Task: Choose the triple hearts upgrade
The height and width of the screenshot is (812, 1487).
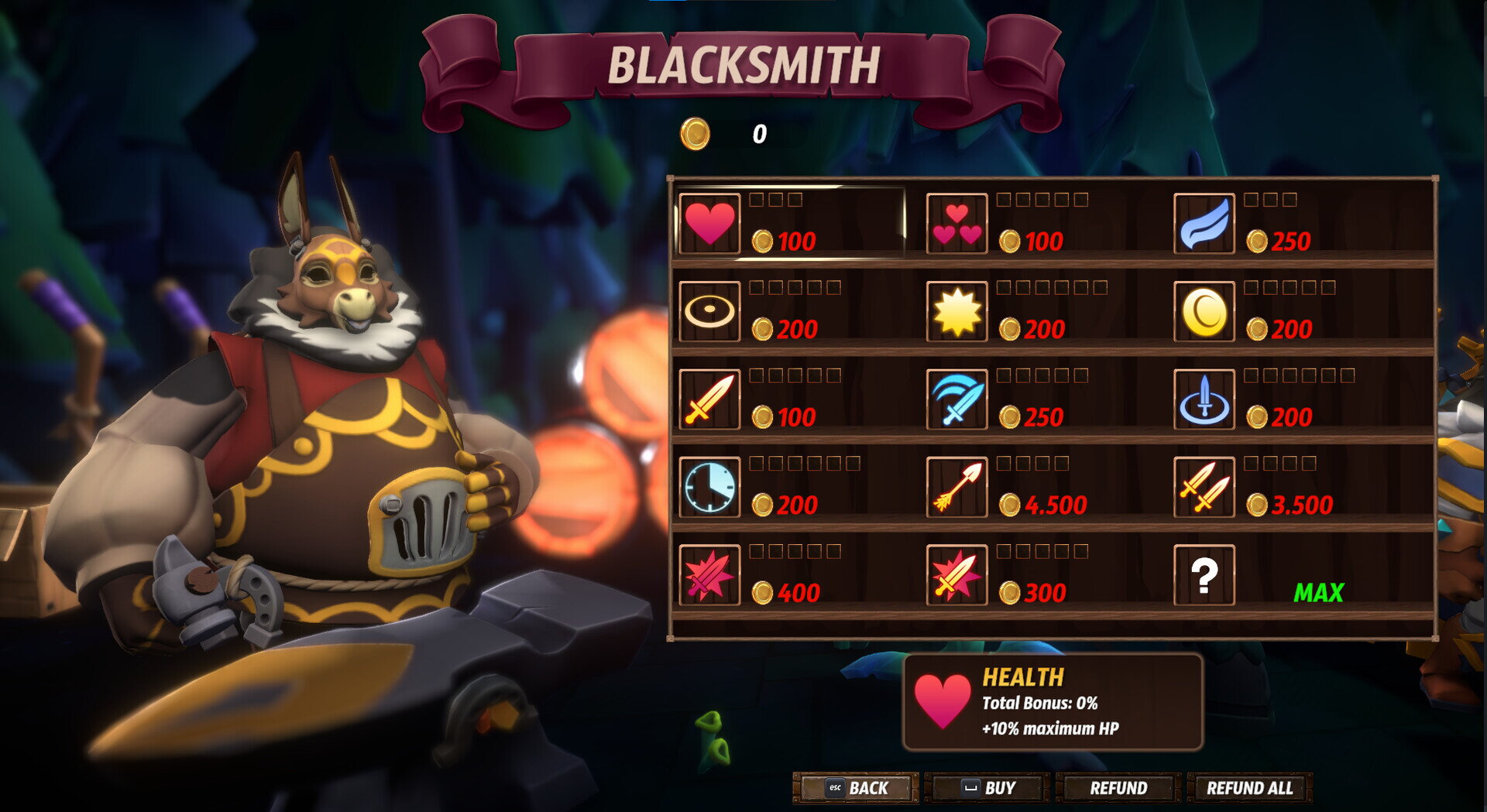Action: [x=956, y=223]
